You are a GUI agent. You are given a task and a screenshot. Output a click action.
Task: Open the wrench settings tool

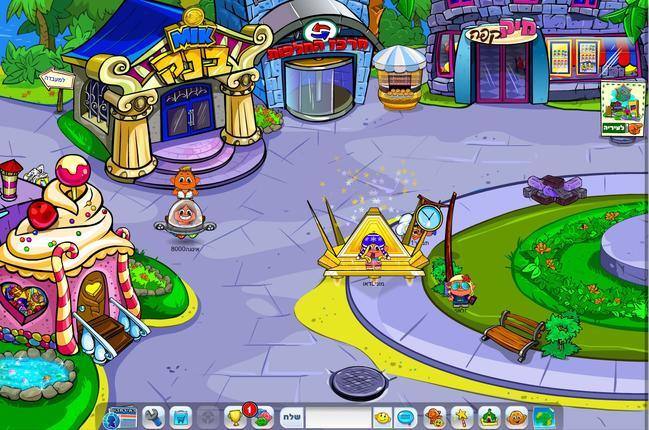[x=154, y=417]
